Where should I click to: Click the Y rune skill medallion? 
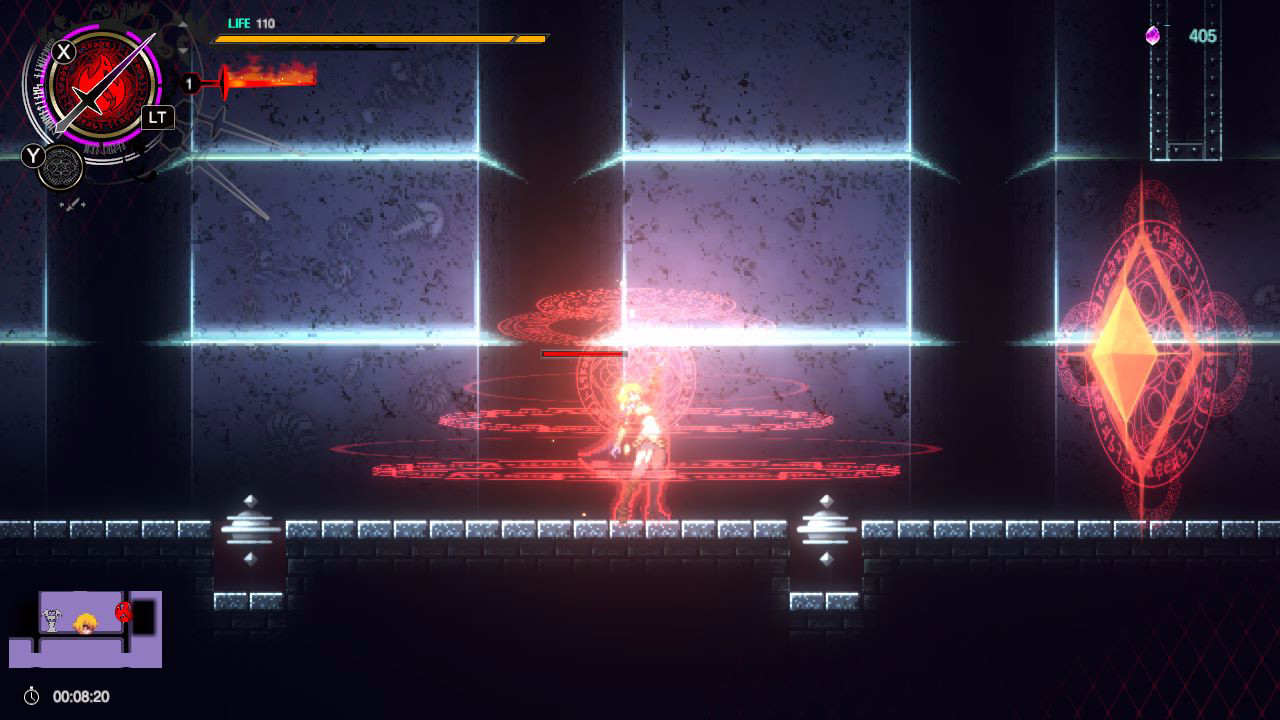point(60,168)
